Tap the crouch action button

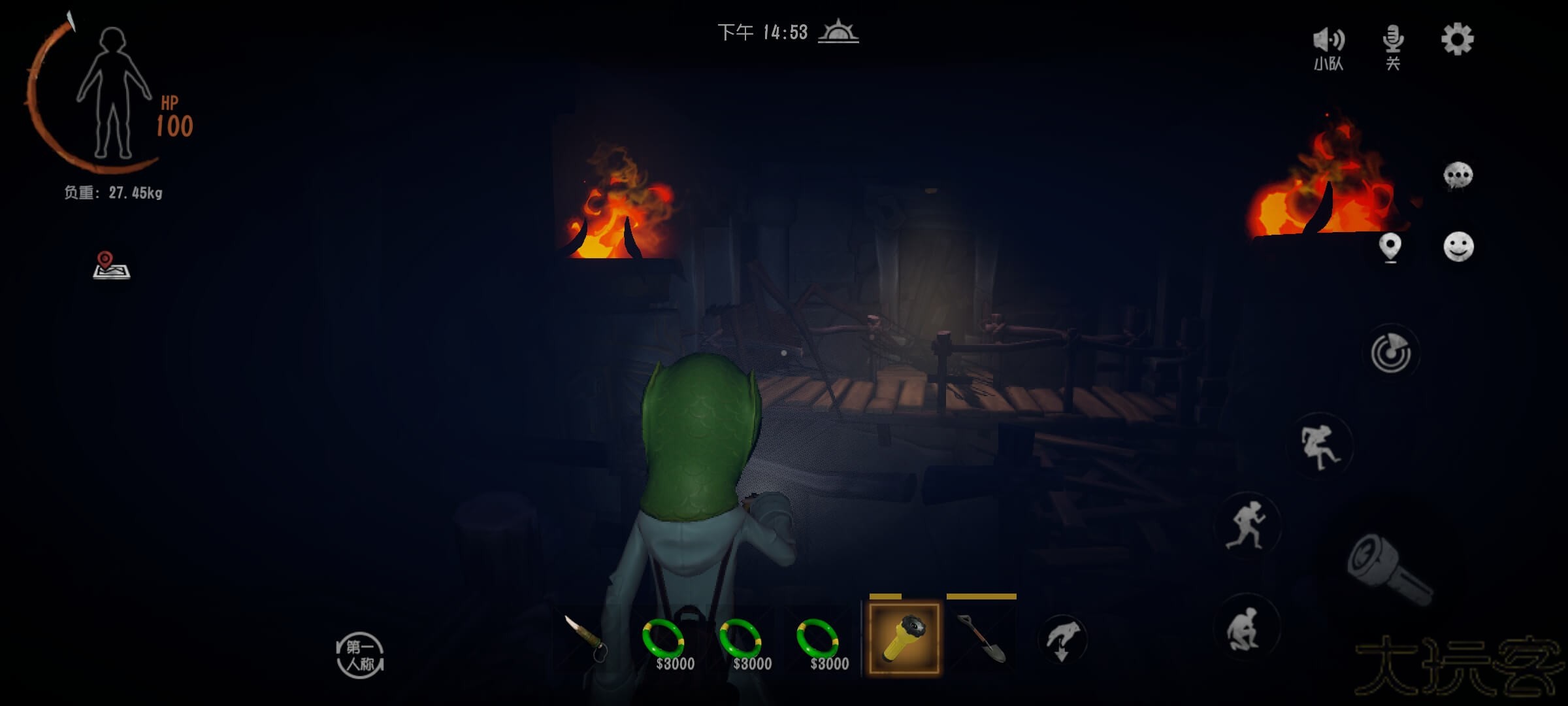[x=1245, y=629]
